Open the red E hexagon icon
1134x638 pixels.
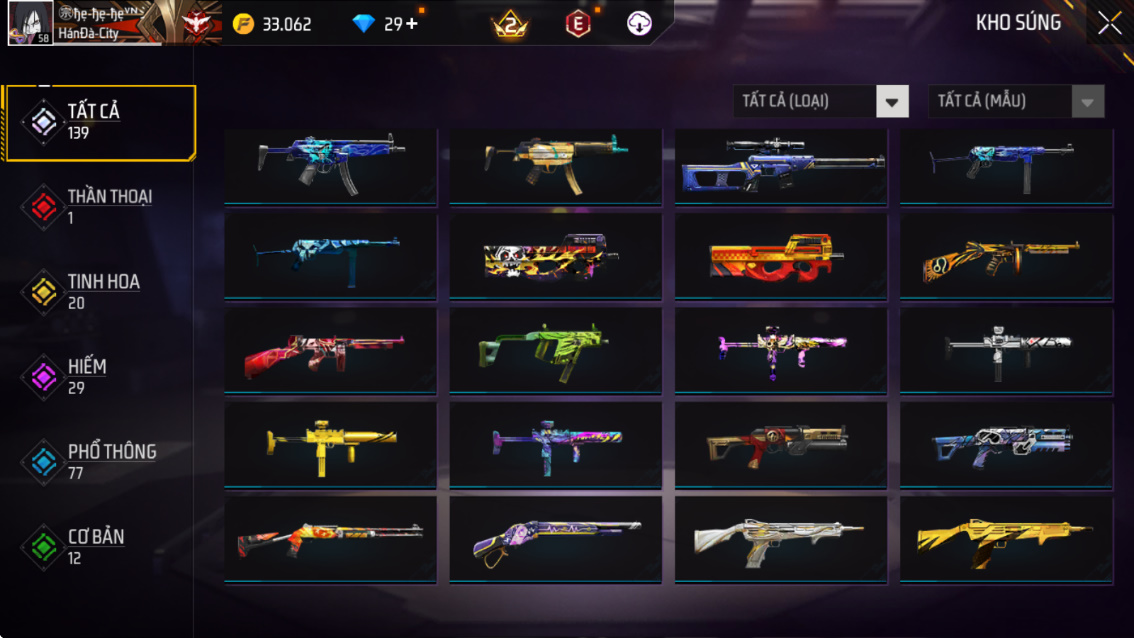tap(578, 24)
